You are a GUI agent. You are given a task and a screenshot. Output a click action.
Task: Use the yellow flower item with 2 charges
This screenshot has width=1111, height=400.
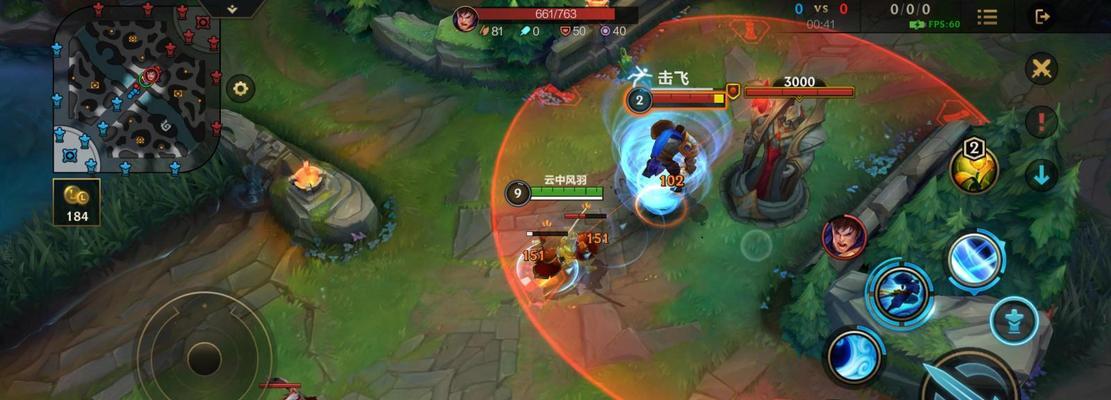[x=973, y=169]
